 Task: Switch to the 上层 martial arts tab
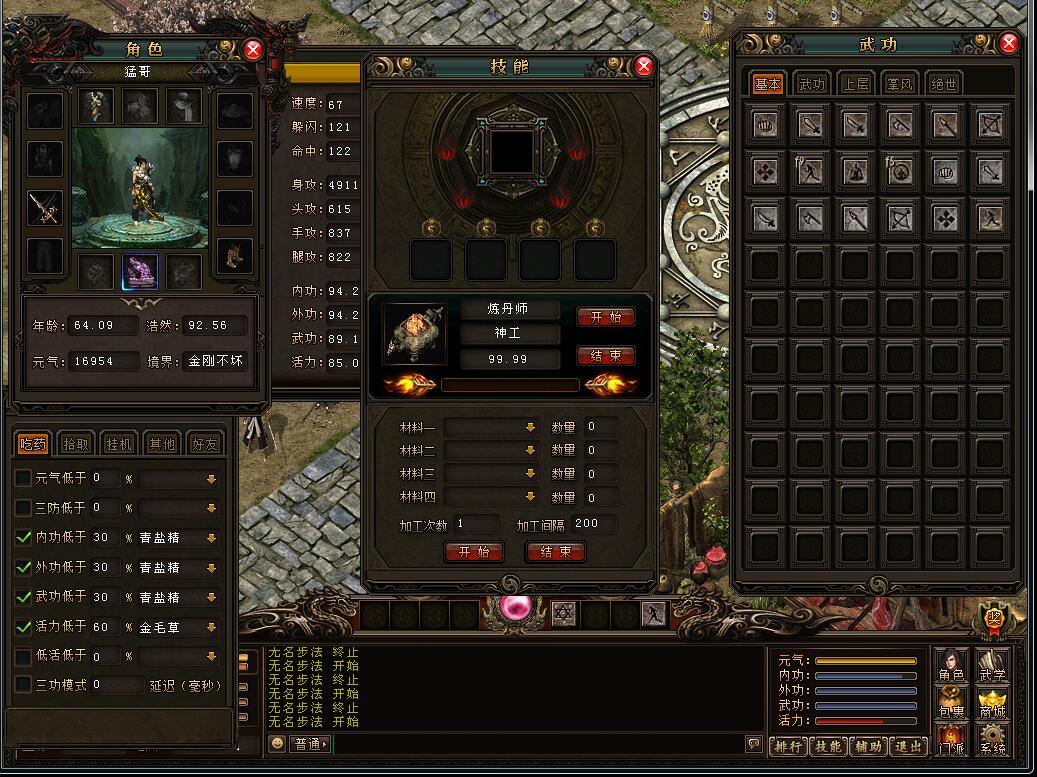[x=855, y=84]
